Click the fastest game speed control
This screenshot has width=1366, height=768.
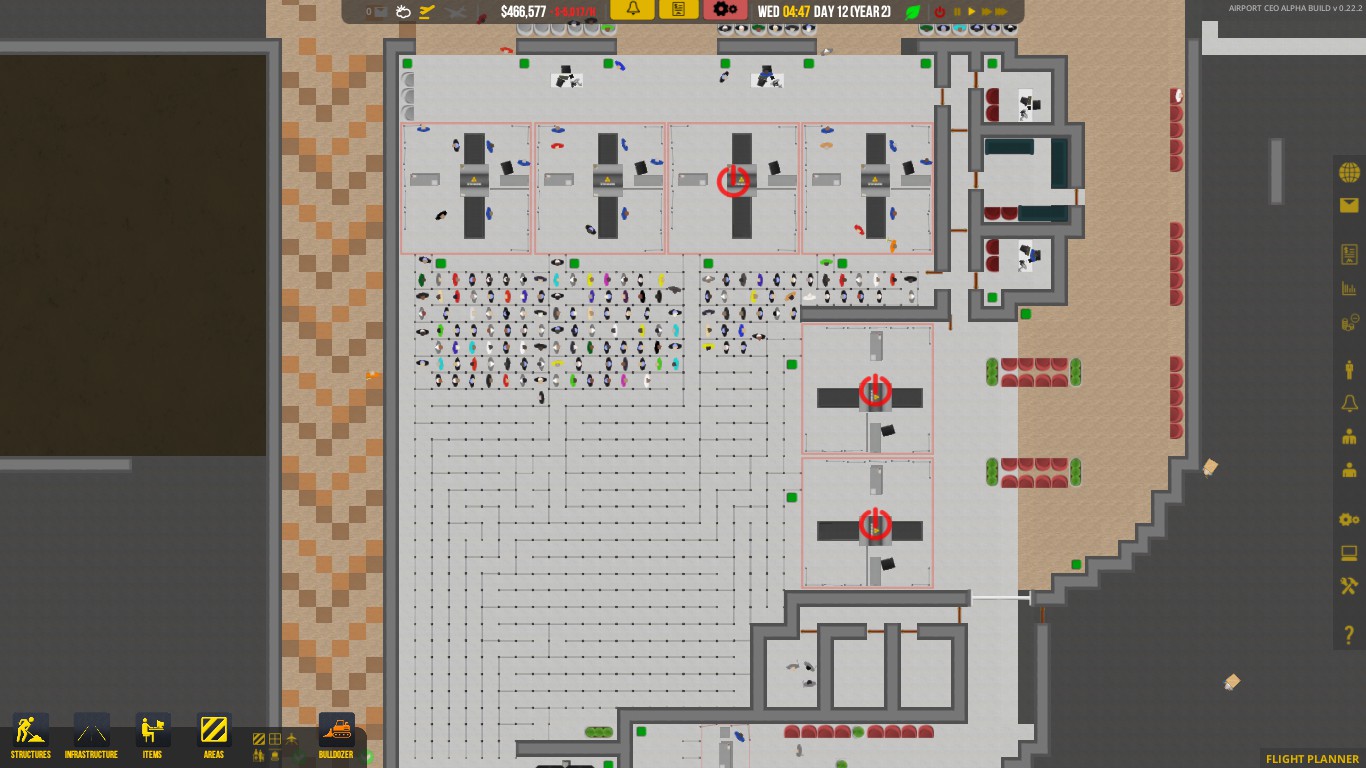tap(1003, 9)
